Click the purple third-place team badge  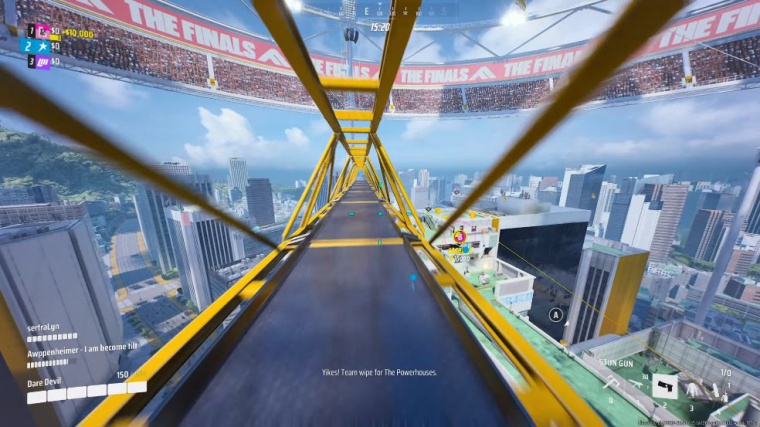[42, 61]
